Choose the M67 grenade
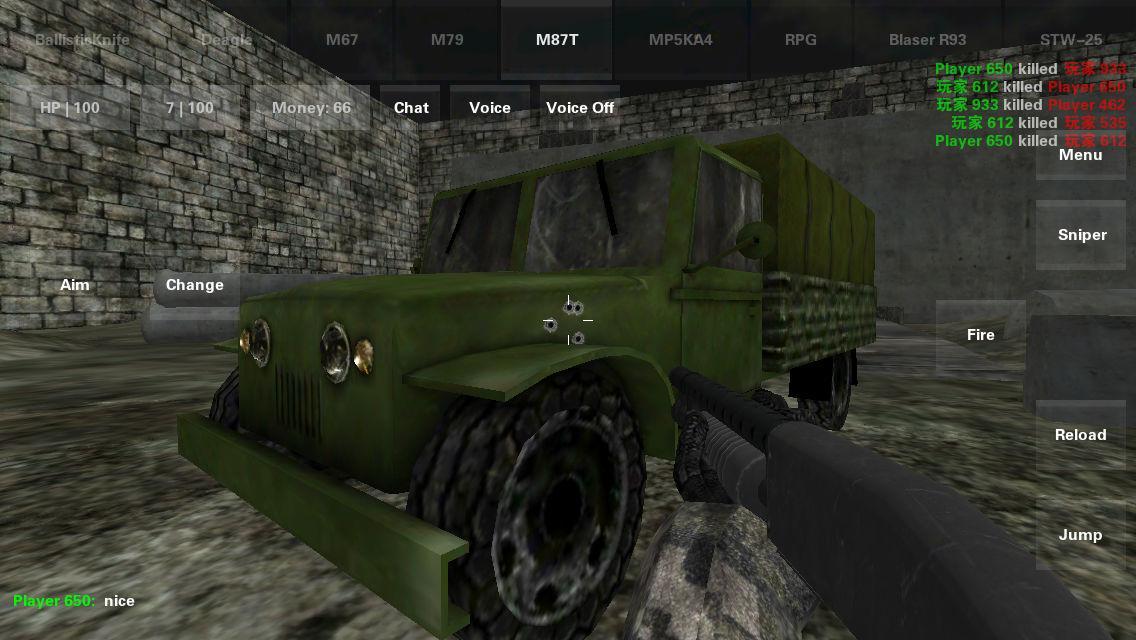The width and height of the screenshot is (1136, 640). point(342,40)
